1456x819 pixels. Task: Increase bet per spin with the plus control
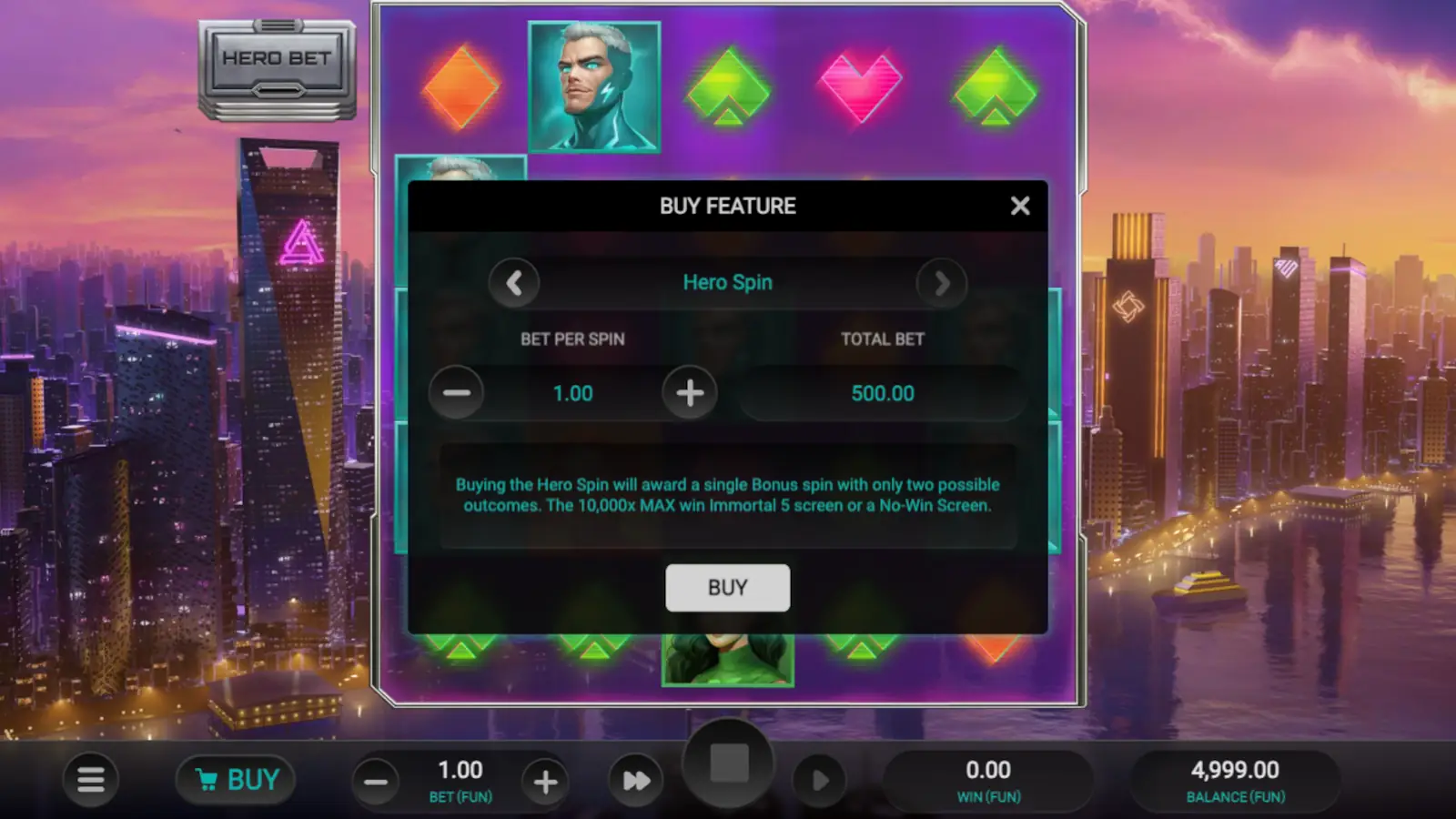click(690, 392)
